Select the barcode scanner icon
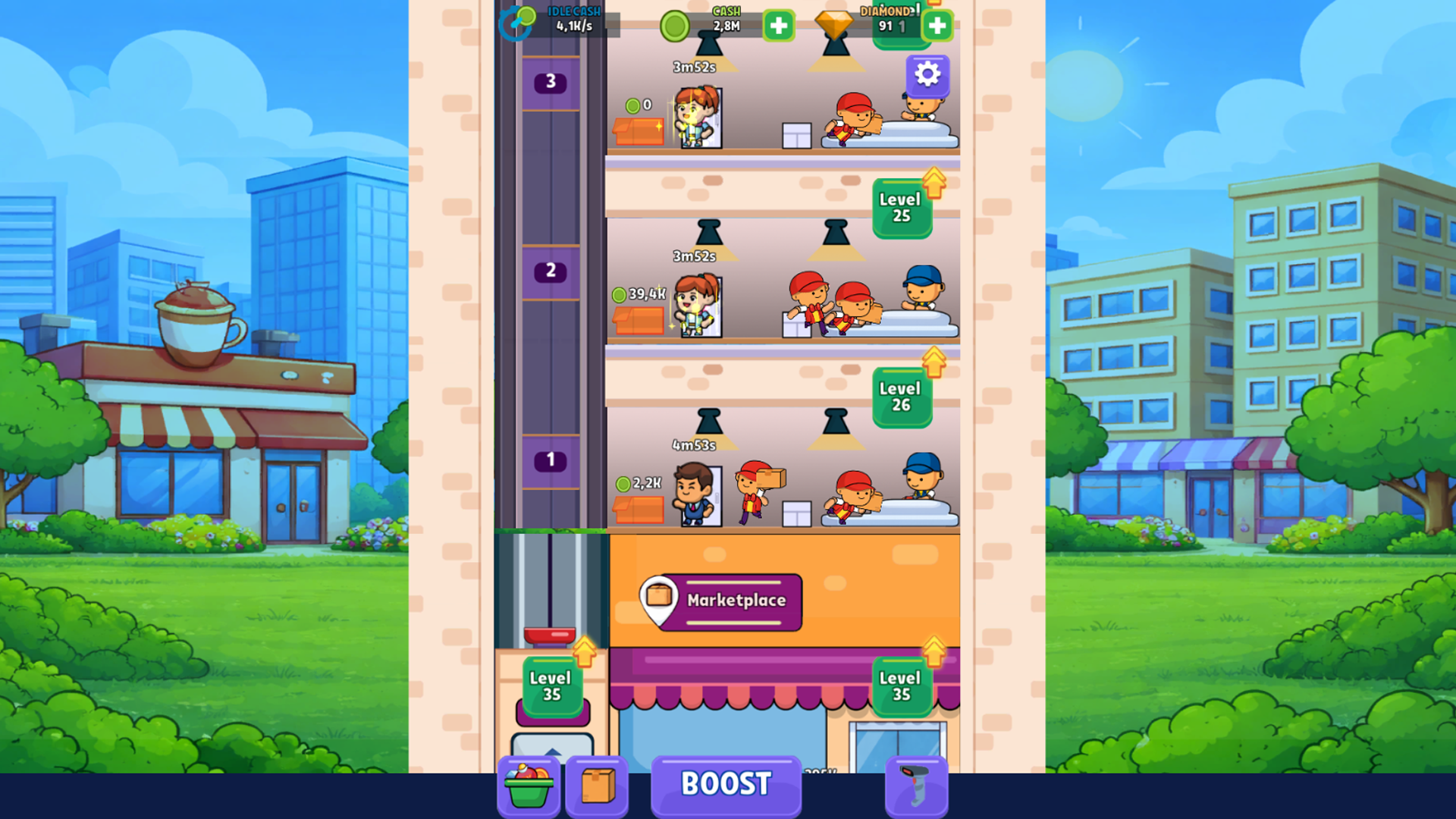Screen dimensions: 1456x819 coord(916,786)
